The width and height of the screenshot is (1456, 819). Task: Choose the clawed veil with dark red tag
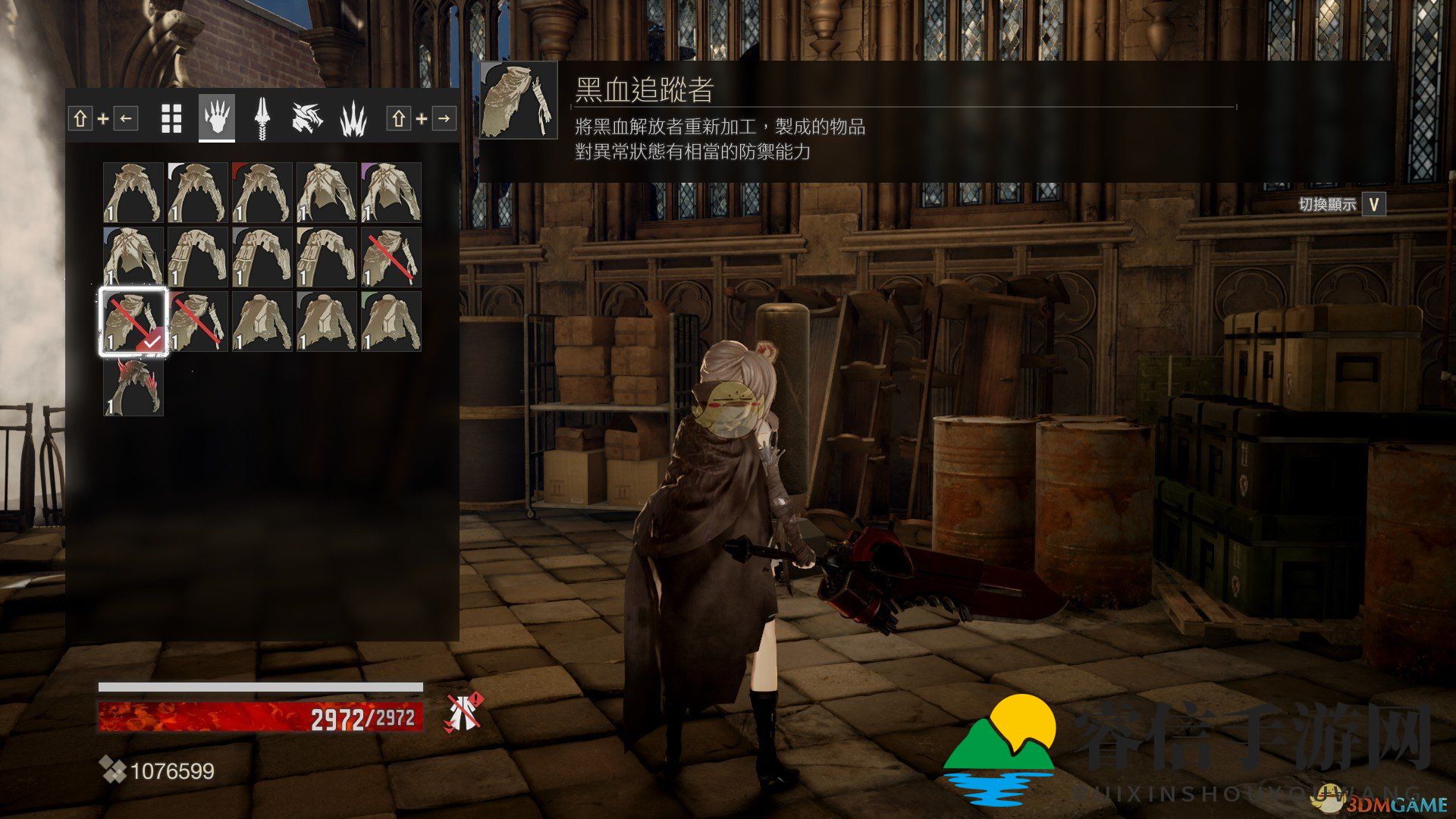[x=262, y=193]
